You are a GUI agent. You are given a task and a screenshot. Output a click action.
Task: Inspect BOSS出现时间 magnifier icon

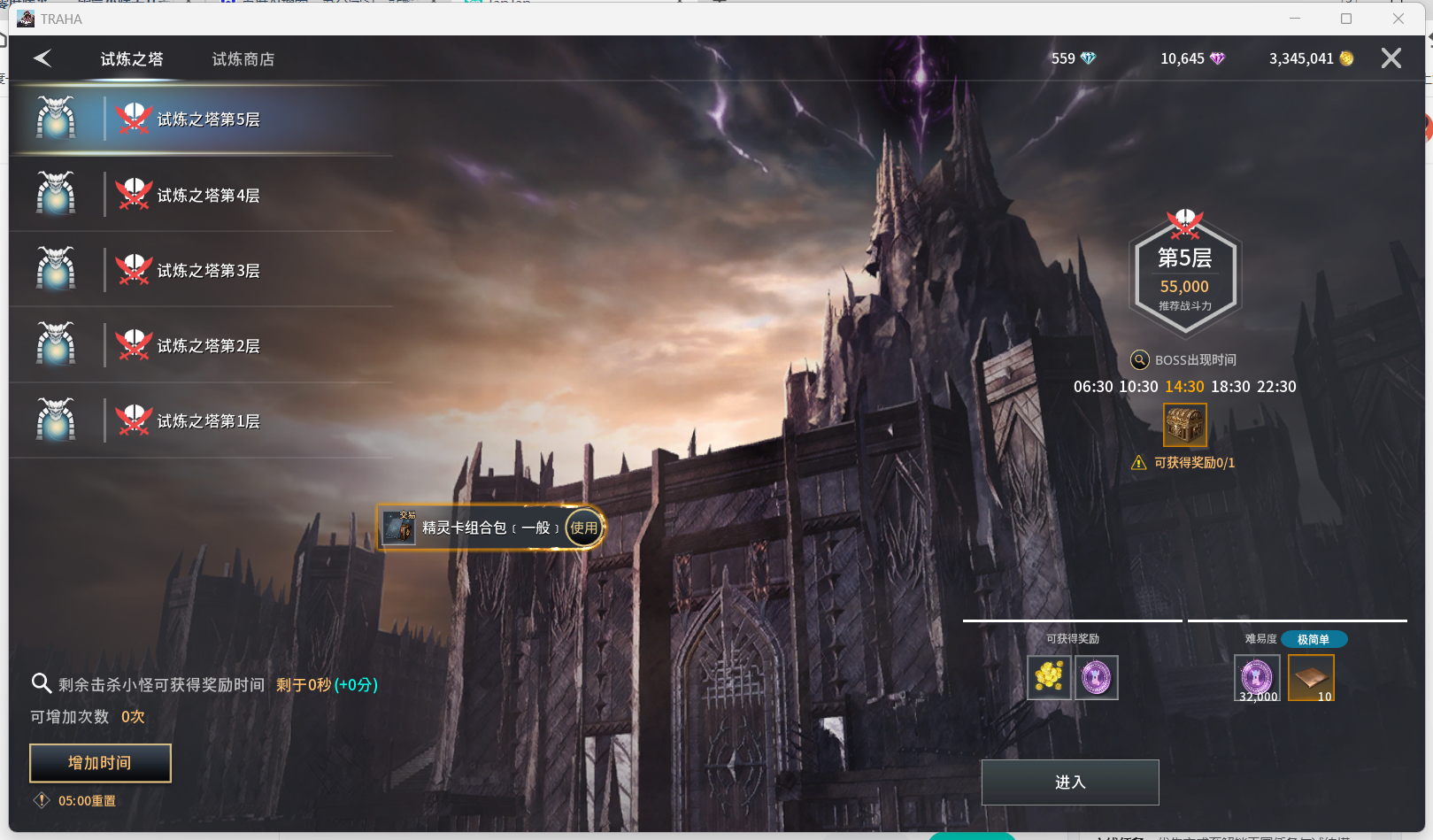[1140, 360]
